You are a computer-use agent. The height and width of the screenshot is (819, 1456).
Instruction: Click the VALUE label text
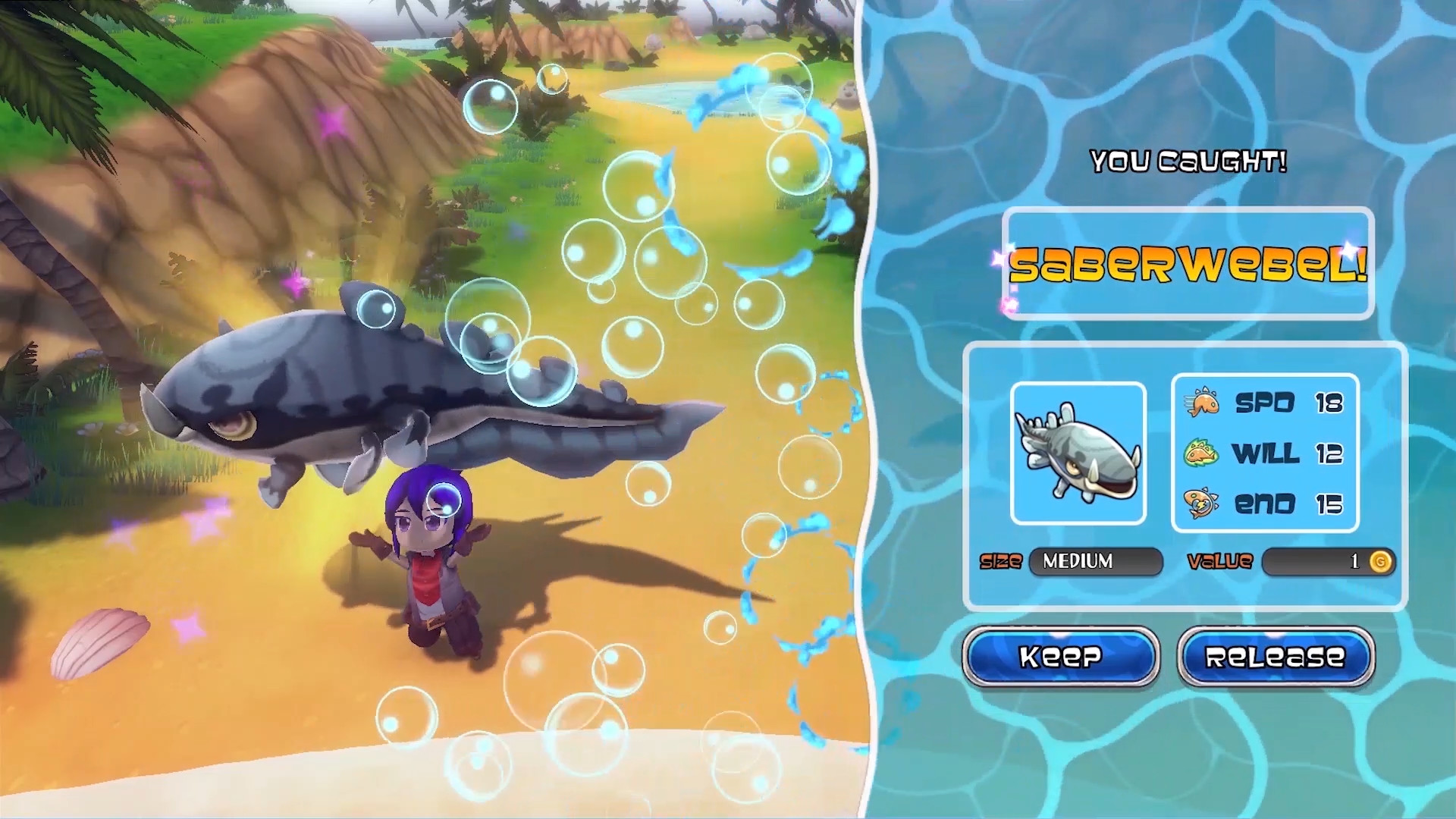pos(1222,562)
